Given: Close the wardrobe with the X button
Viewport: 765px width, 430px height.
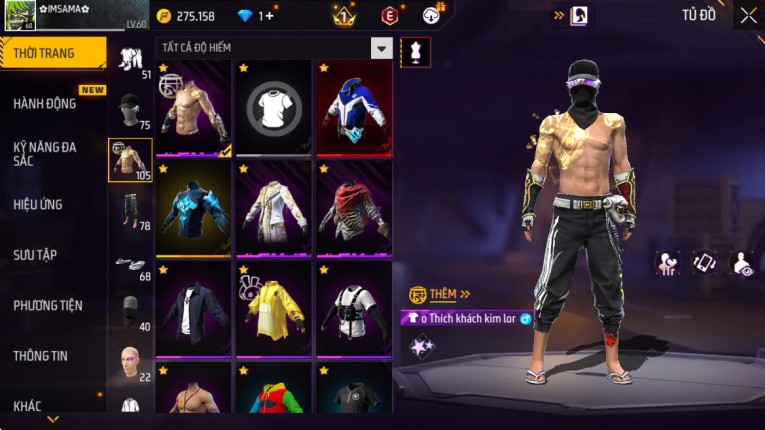Looking at the screenshot, I should (748, 15).
